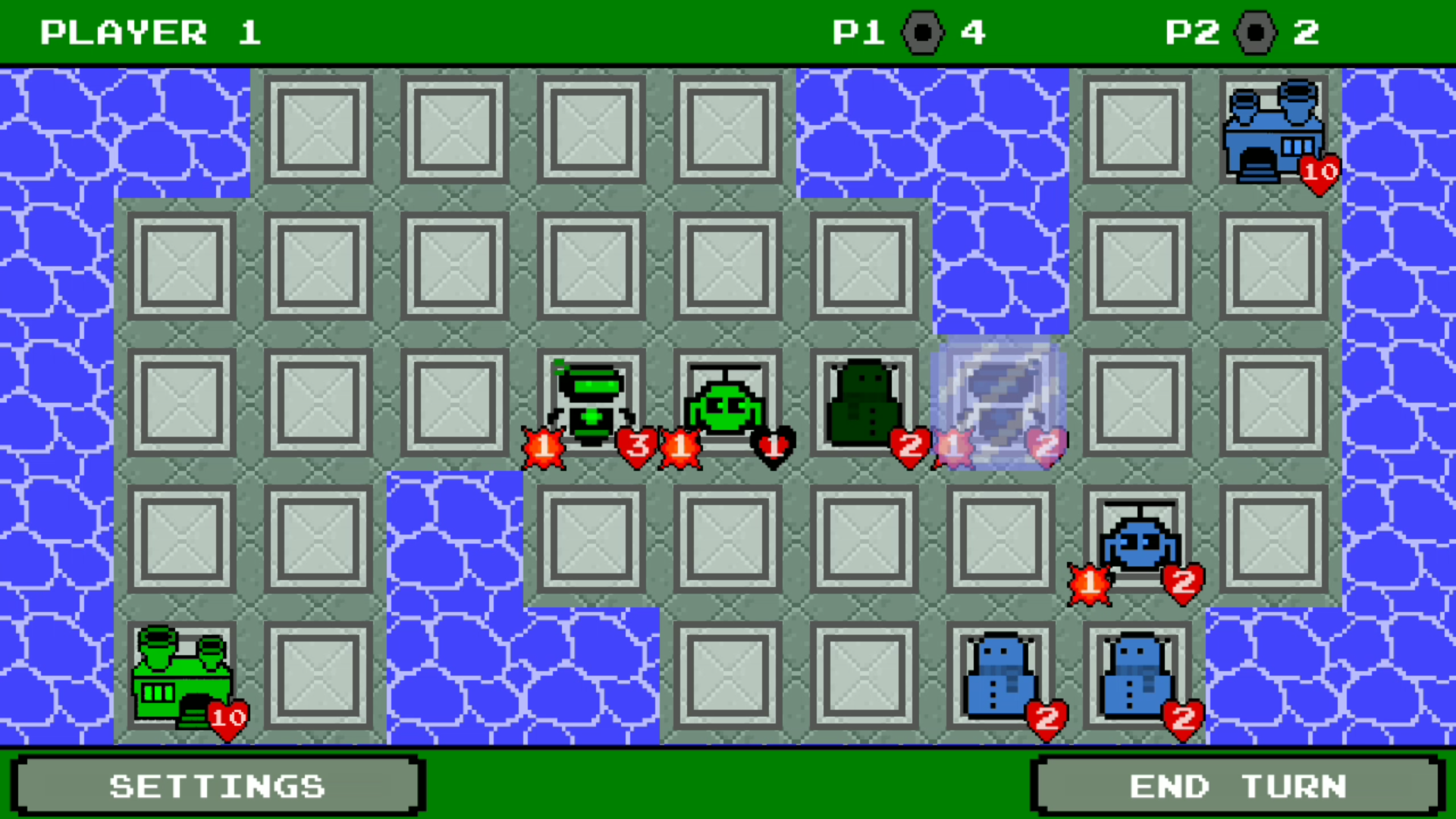Click the P2 hexagon resource icon
Viewport: 1456px width, 819px height.
tap(1257, 32)
